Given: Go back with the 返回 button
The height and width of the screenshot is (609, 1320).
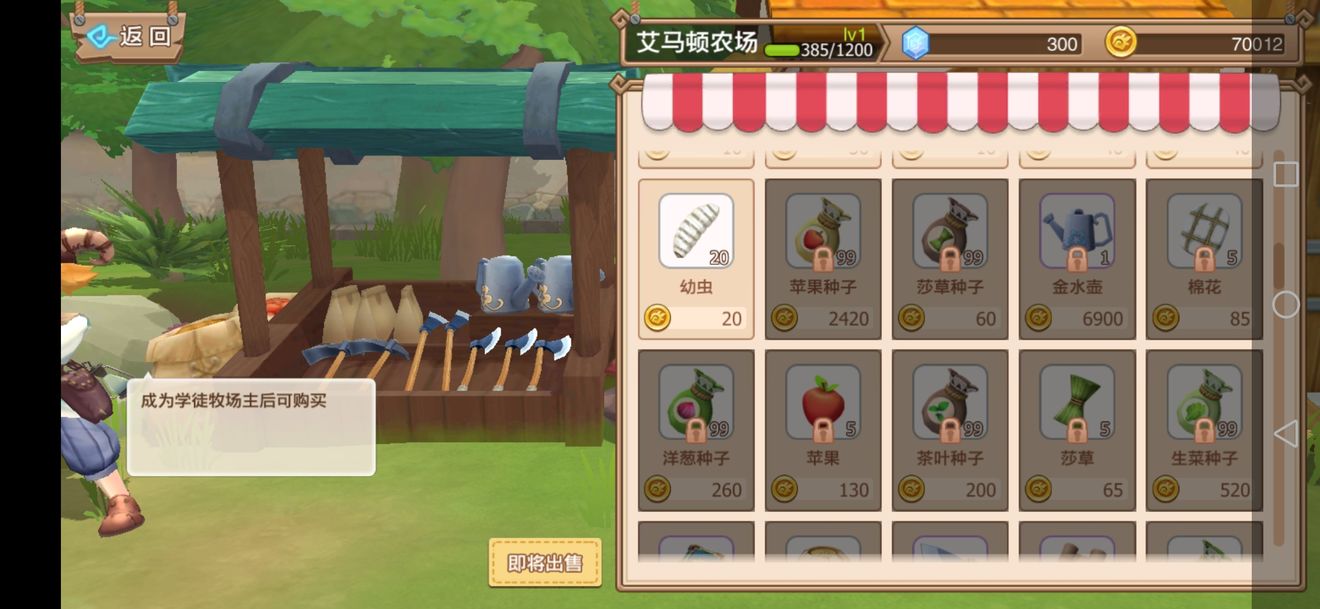Looking at the screenshot, I should (130, 37).
